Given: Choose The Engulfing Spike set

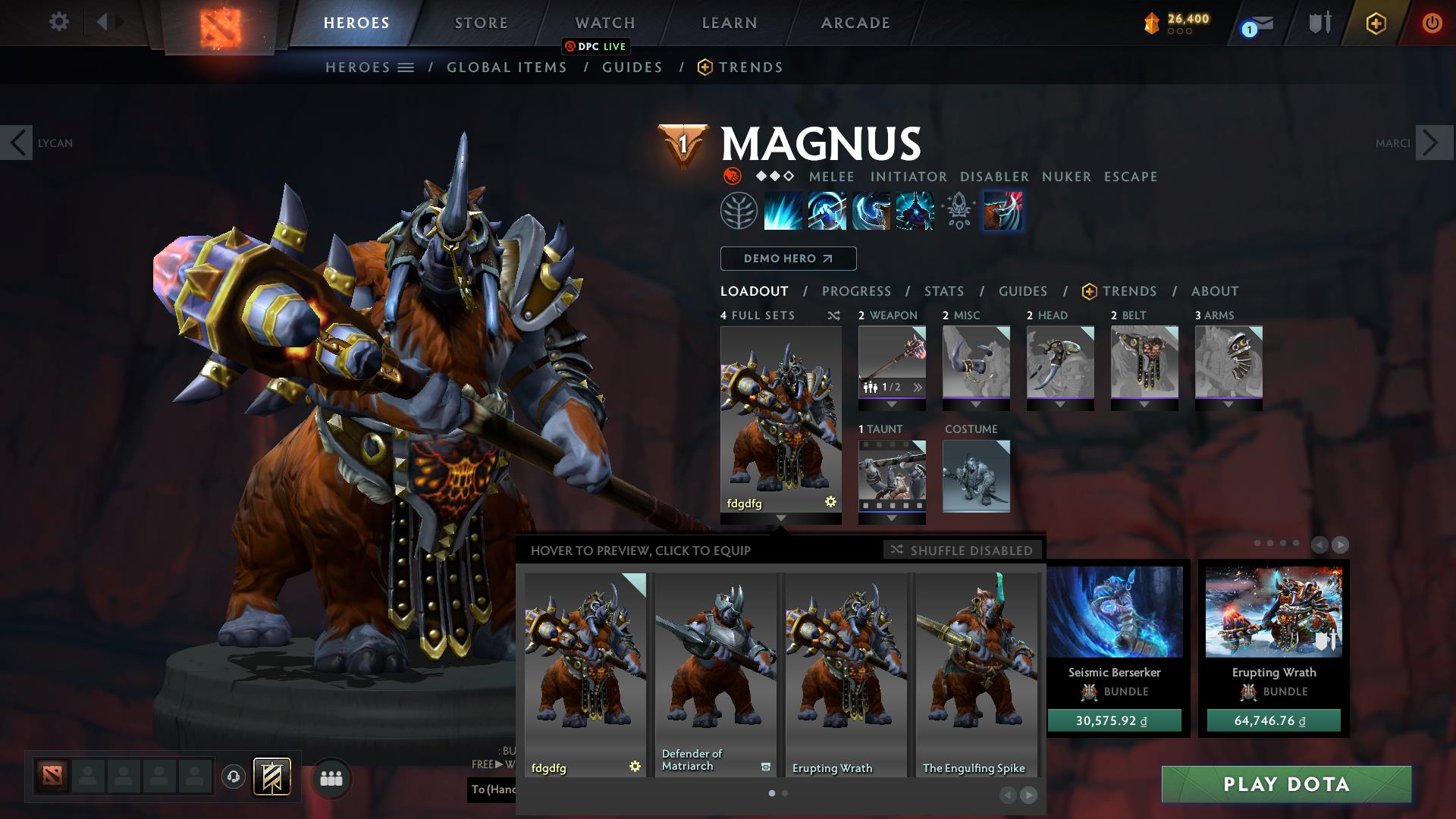Looking at the screenshot, I should tap(976, 674).
